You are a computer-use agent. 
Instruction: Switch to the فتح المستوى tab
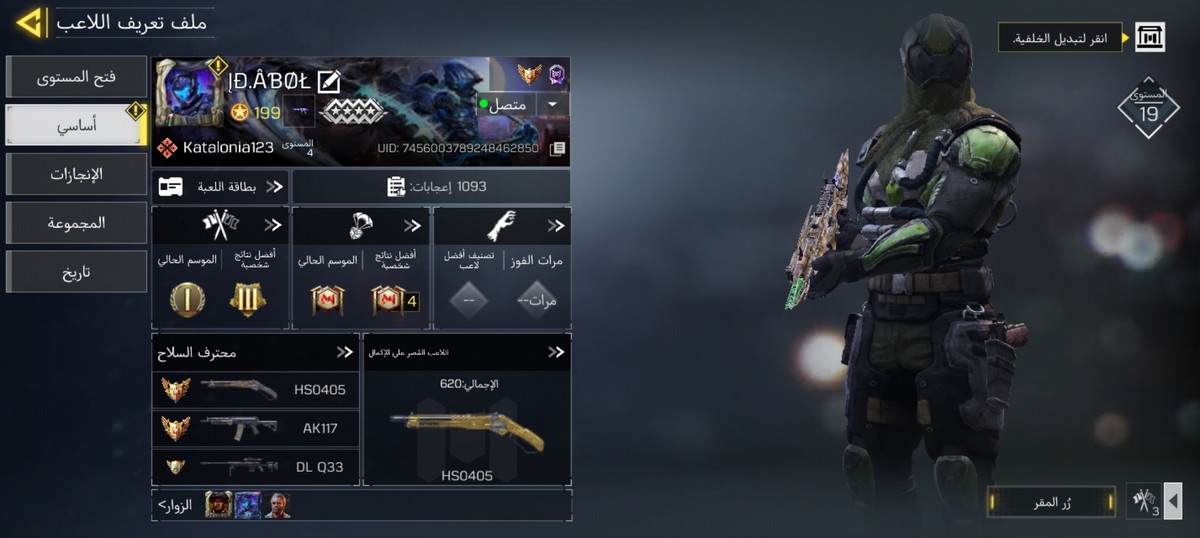(76, 77)
